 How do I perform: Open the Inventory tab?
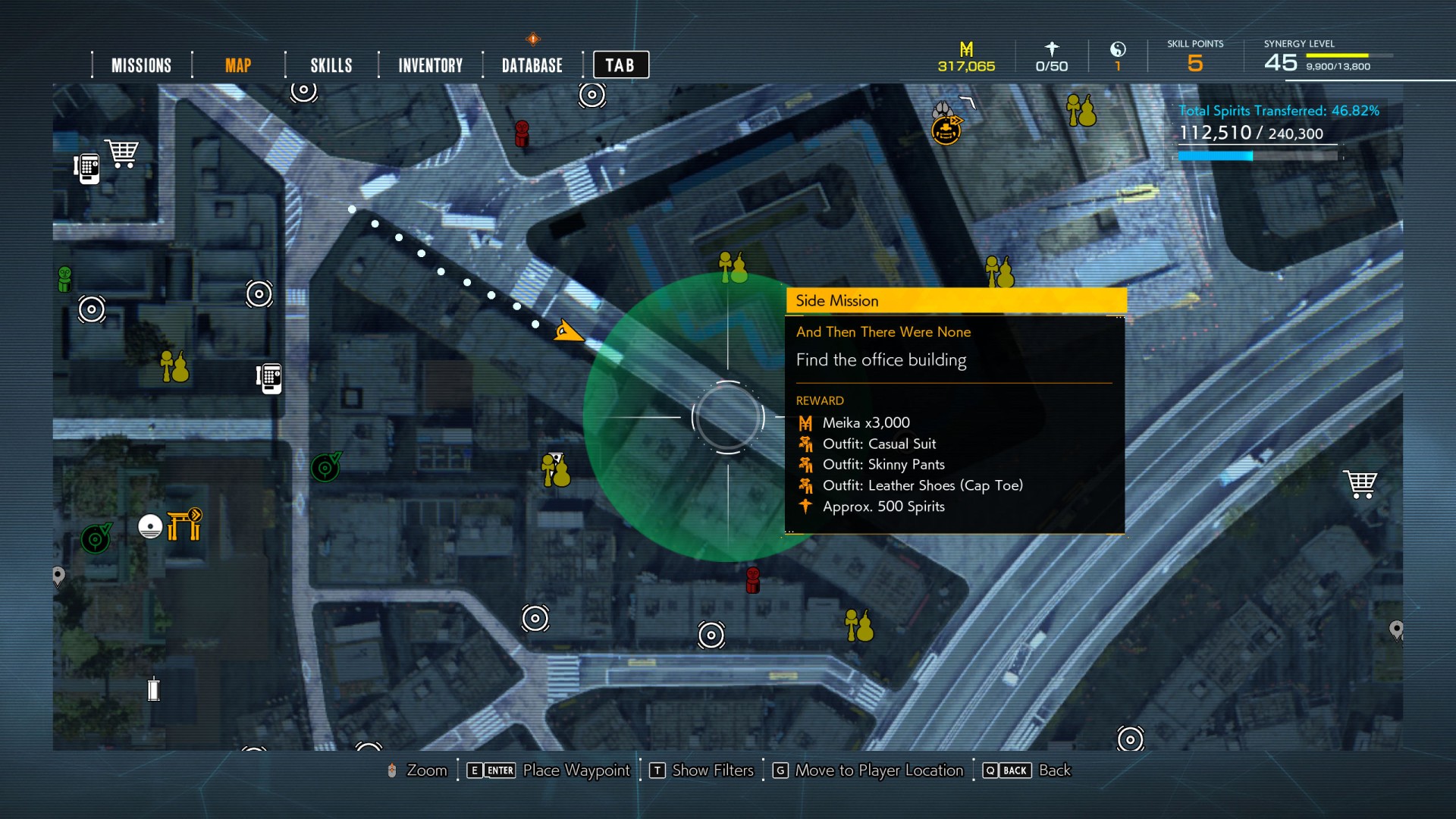pyautogui.click(x=430, y=65)
